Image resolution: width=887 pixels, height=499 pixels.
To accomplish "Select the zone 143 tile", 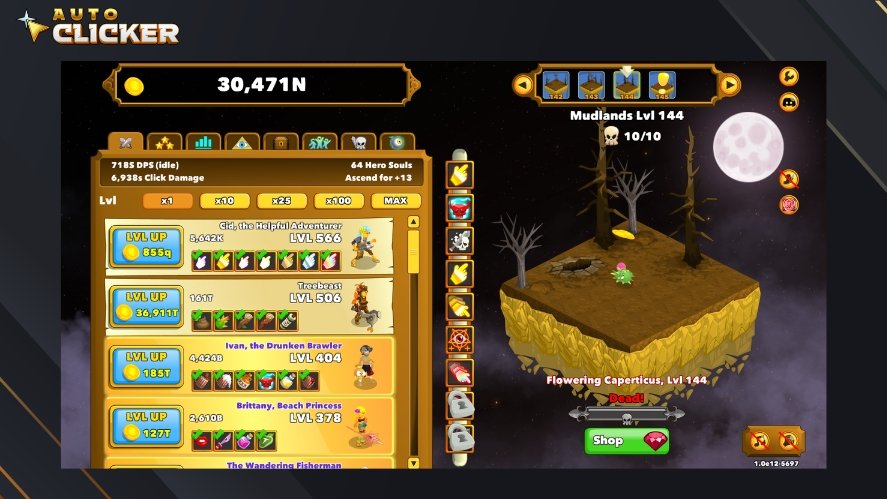I will (x=591, y=85).
